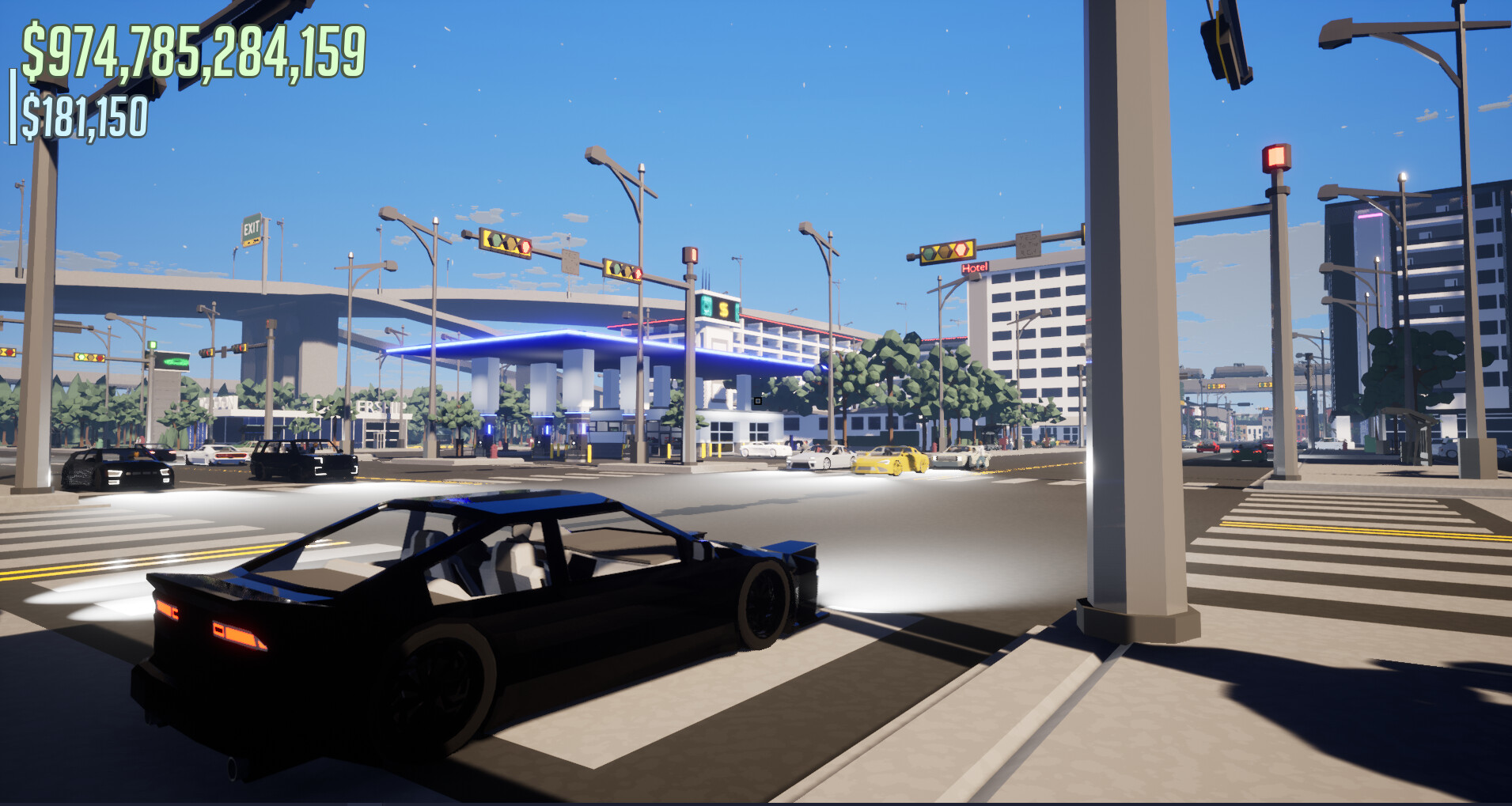Screen dimensions: 1512x806
Task: Click the red Hotel neon sign
Action: pos(975,268)
